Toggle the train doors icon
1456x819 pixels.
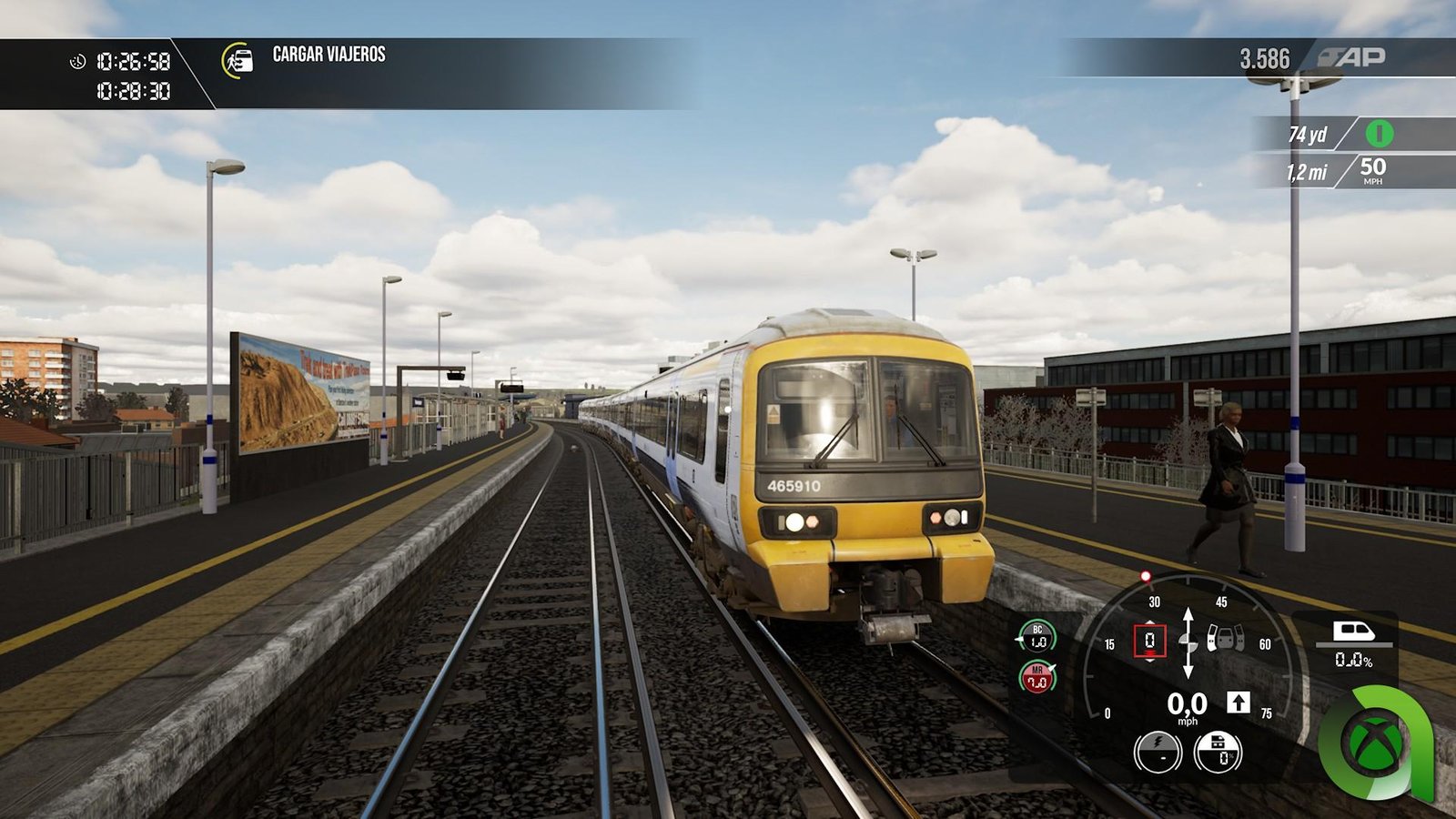point(1226,638)
